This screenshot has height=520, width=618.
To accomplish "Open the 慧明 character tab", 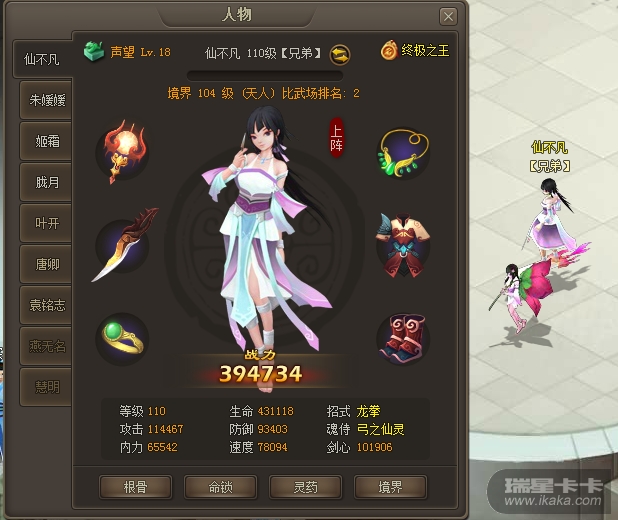I will (46, 387).
